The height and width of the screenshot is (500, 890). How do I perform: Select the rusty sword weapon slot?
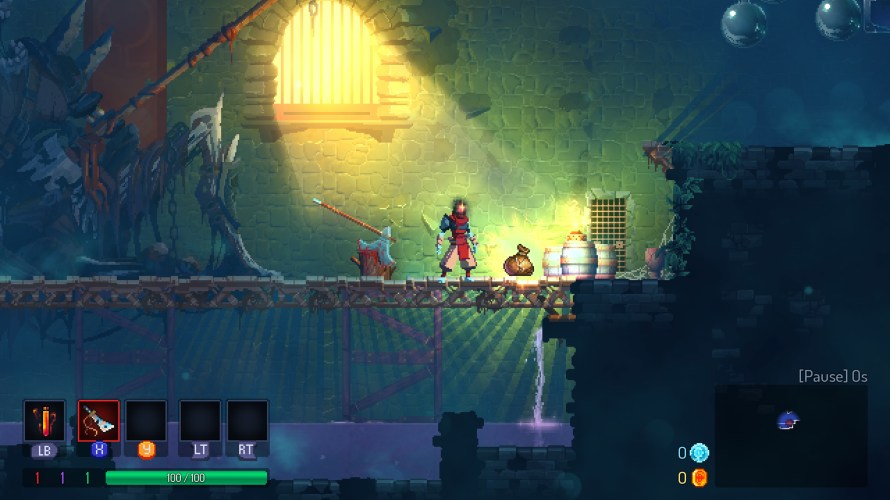(x=99, y=420)
